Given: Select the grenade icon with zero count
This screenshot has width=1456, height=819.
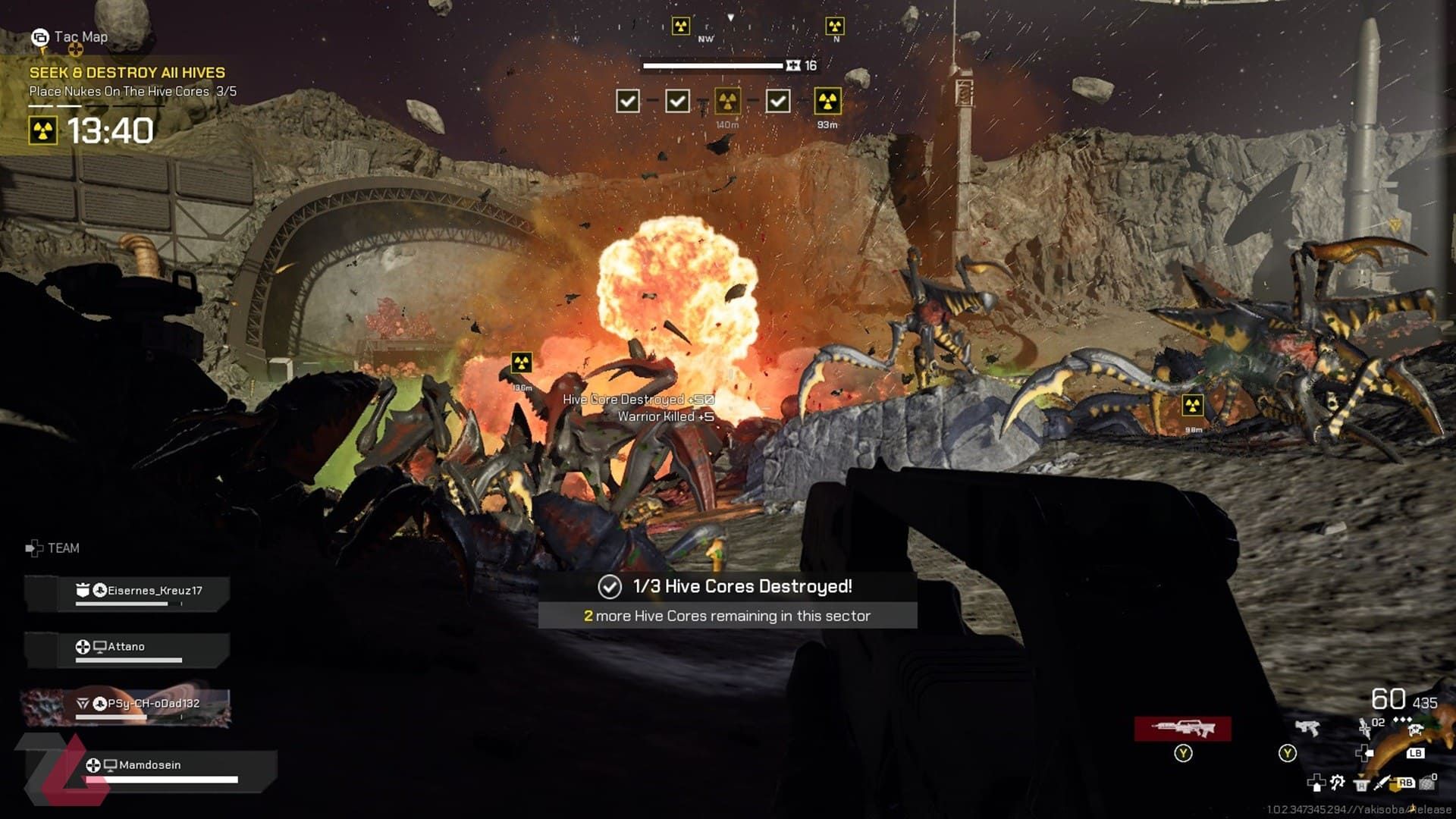Looking at the screenshot, I should tap(1427, 782).
